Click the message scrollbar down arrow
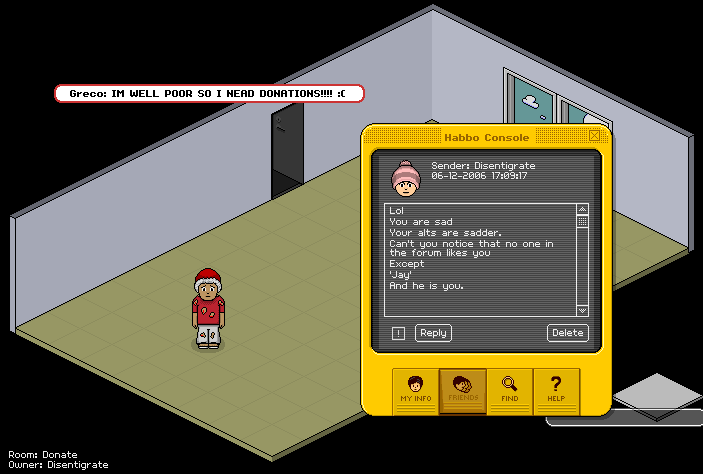703x474 pixels. [583, 311]
